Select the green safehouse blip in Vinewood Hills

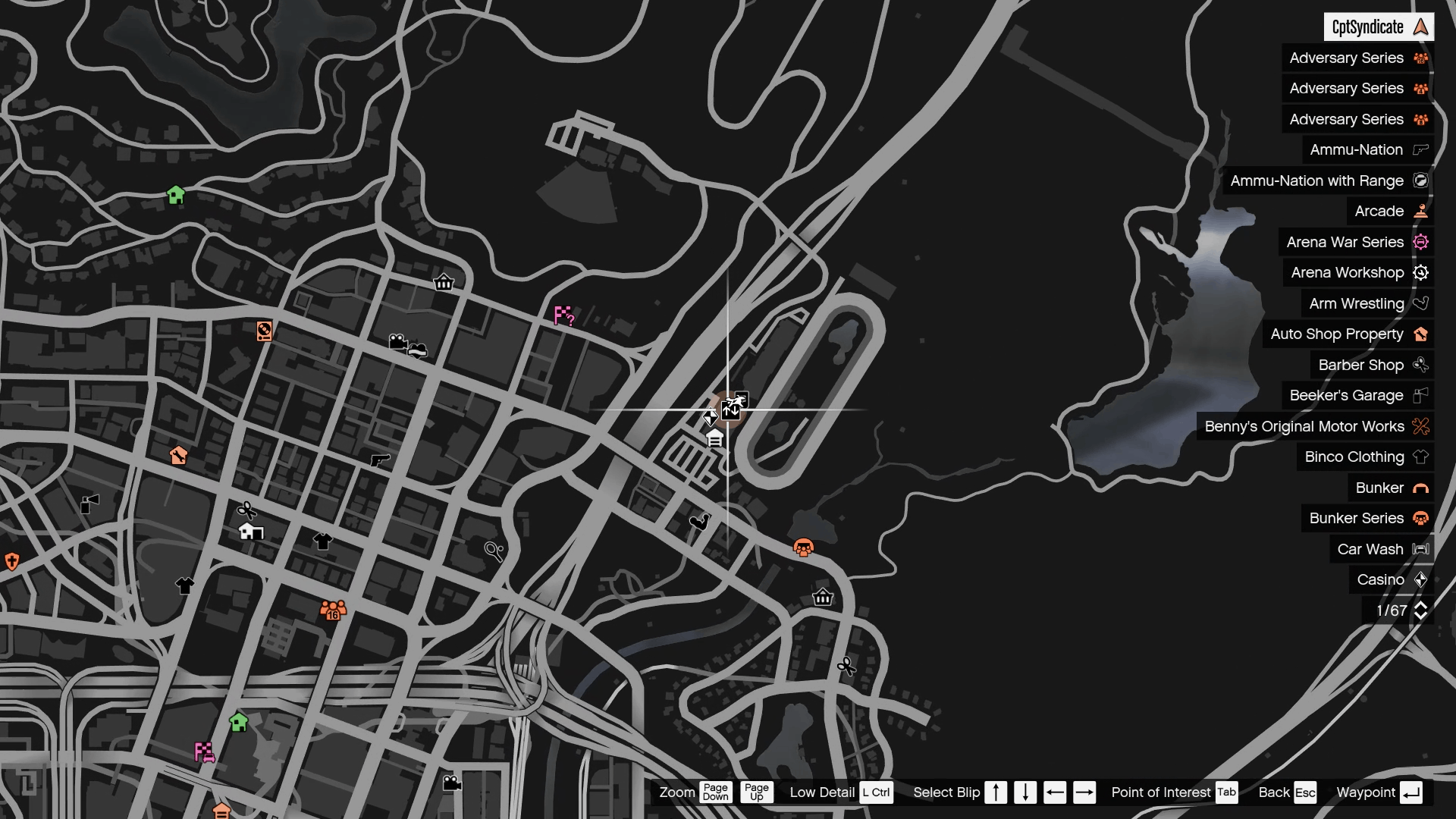tap(177, 195)
